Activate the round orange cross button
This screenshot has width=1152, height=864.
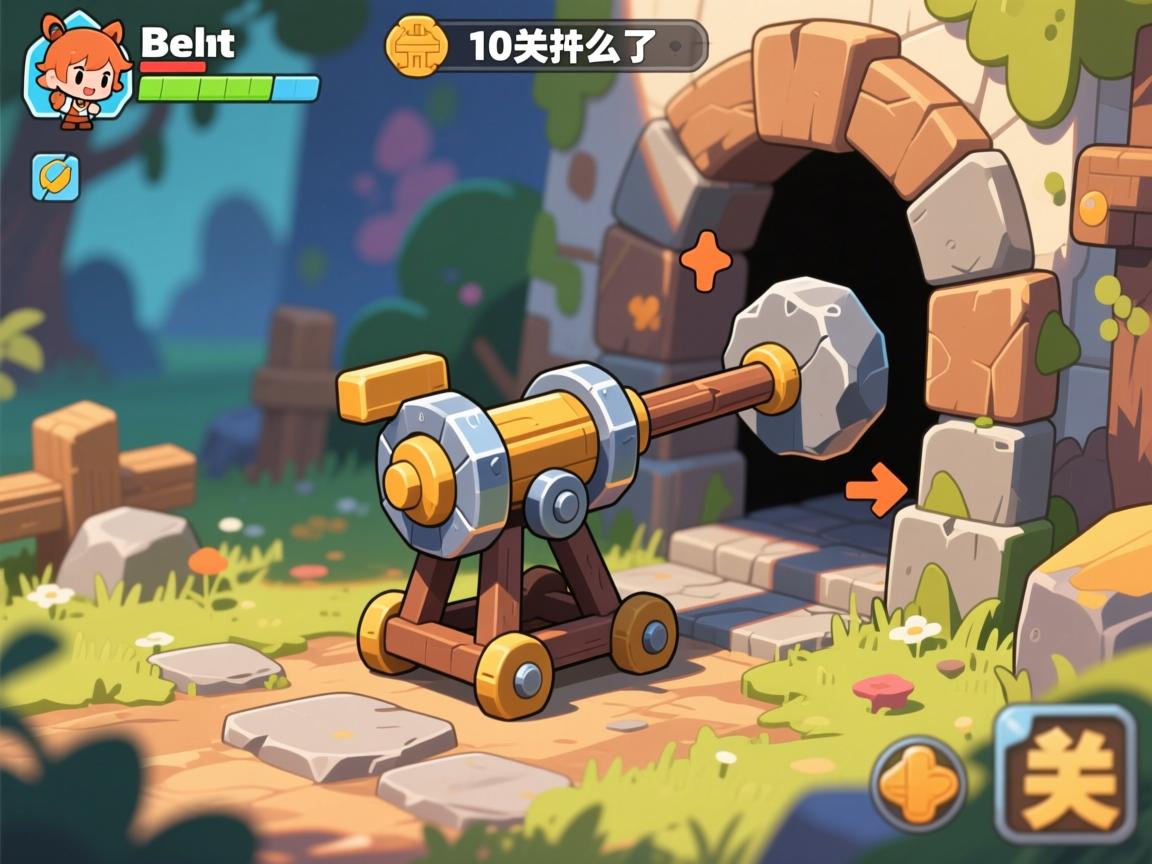click(x=918, y=783)
